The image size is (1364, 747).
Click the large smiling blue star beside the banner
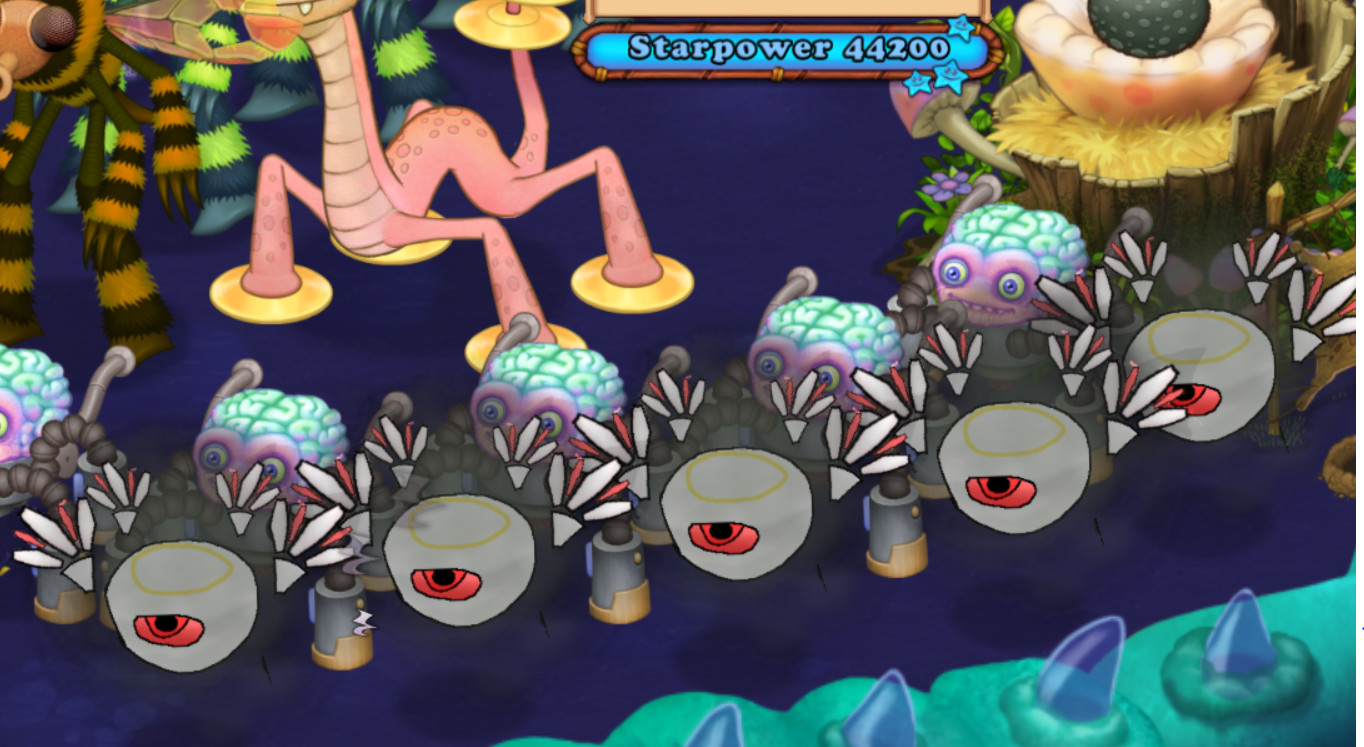950,75
